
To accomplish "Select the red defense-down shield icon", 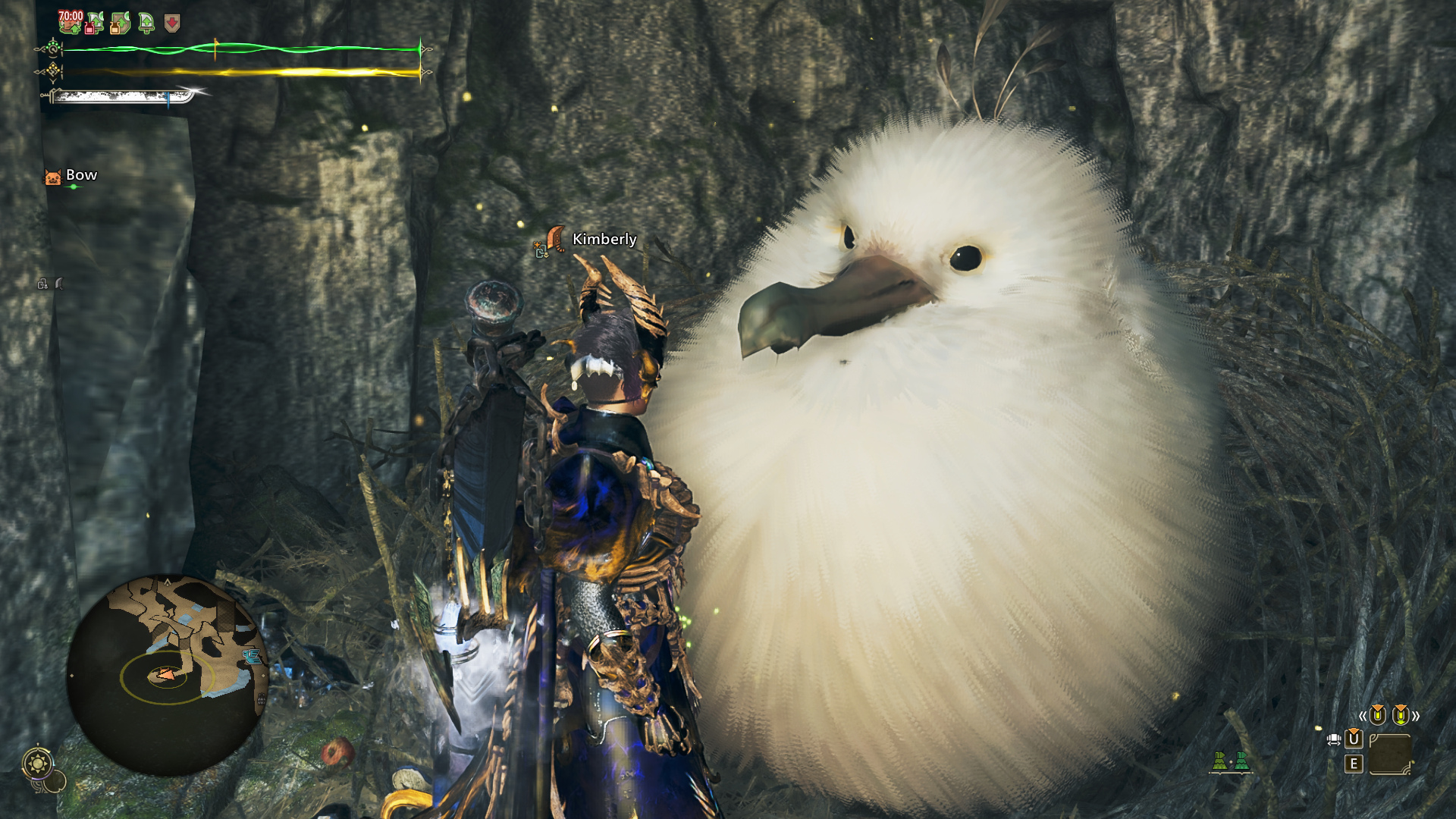I will 172,24.
